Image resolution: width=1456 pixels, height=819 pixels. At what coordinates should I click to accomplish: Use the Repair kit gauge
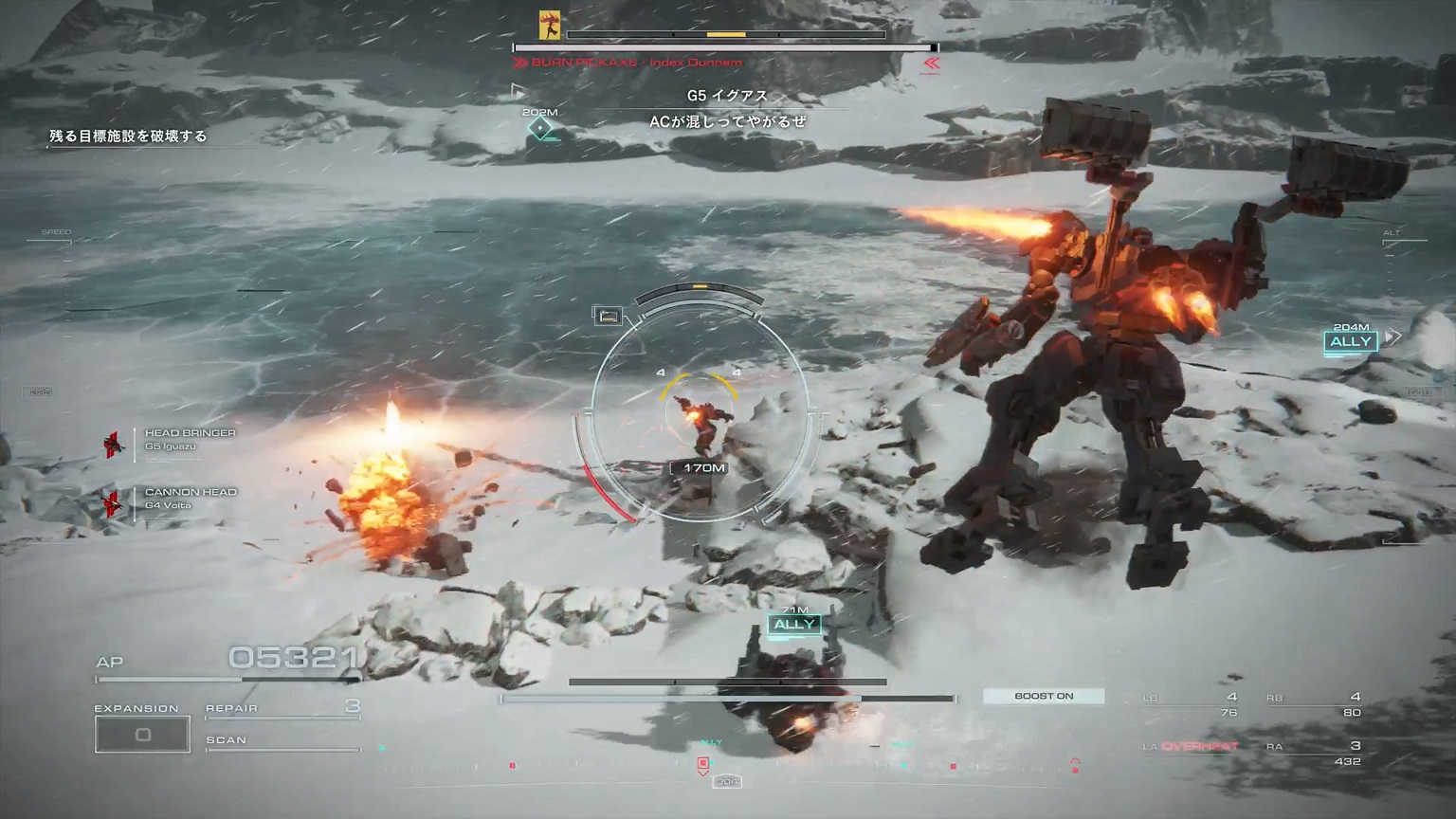coord(282,709)
